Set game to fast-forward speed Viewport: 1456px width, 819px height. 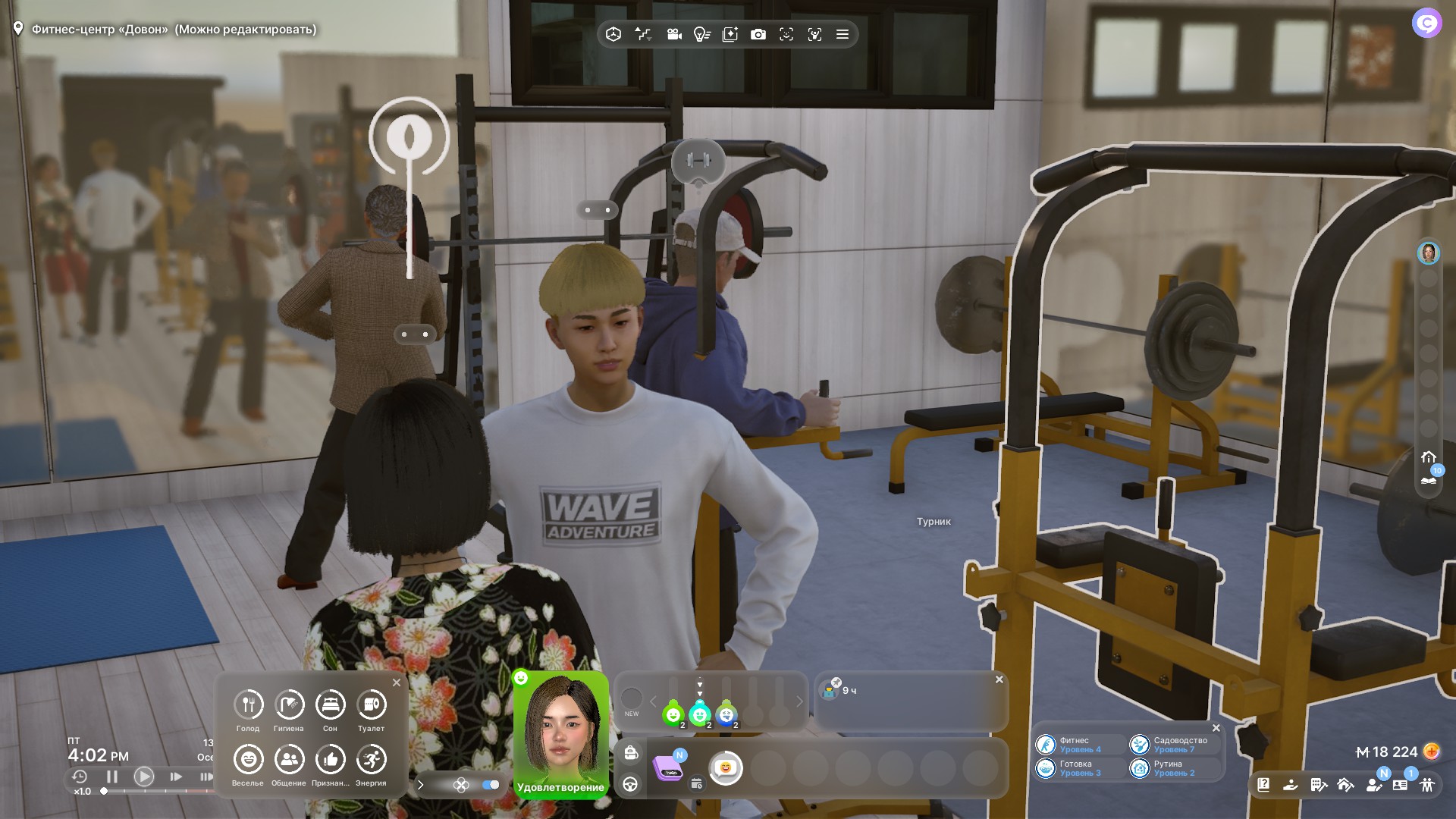pos(176,777)
